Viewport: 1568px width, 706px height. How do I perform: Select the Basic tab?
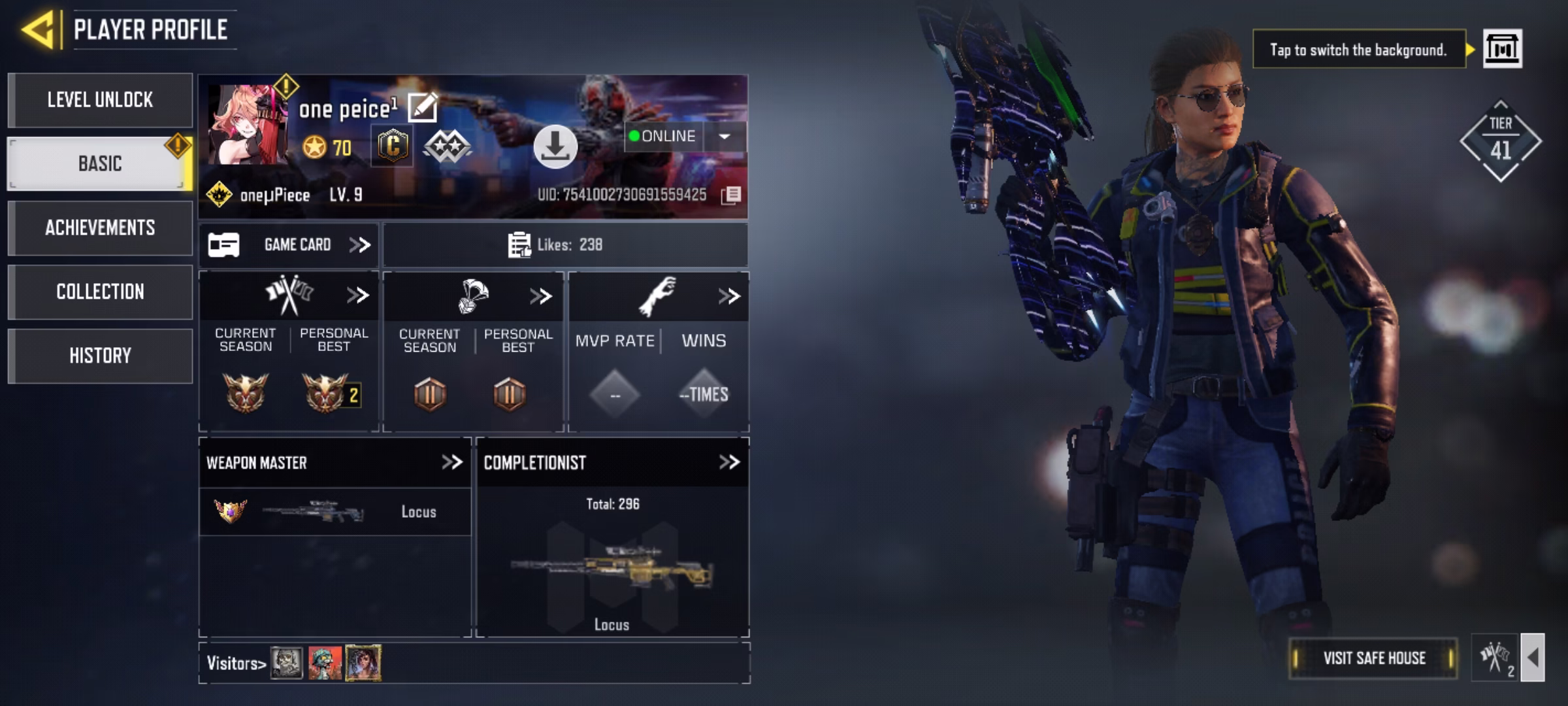pyautogui.click(x=99, y=163)
